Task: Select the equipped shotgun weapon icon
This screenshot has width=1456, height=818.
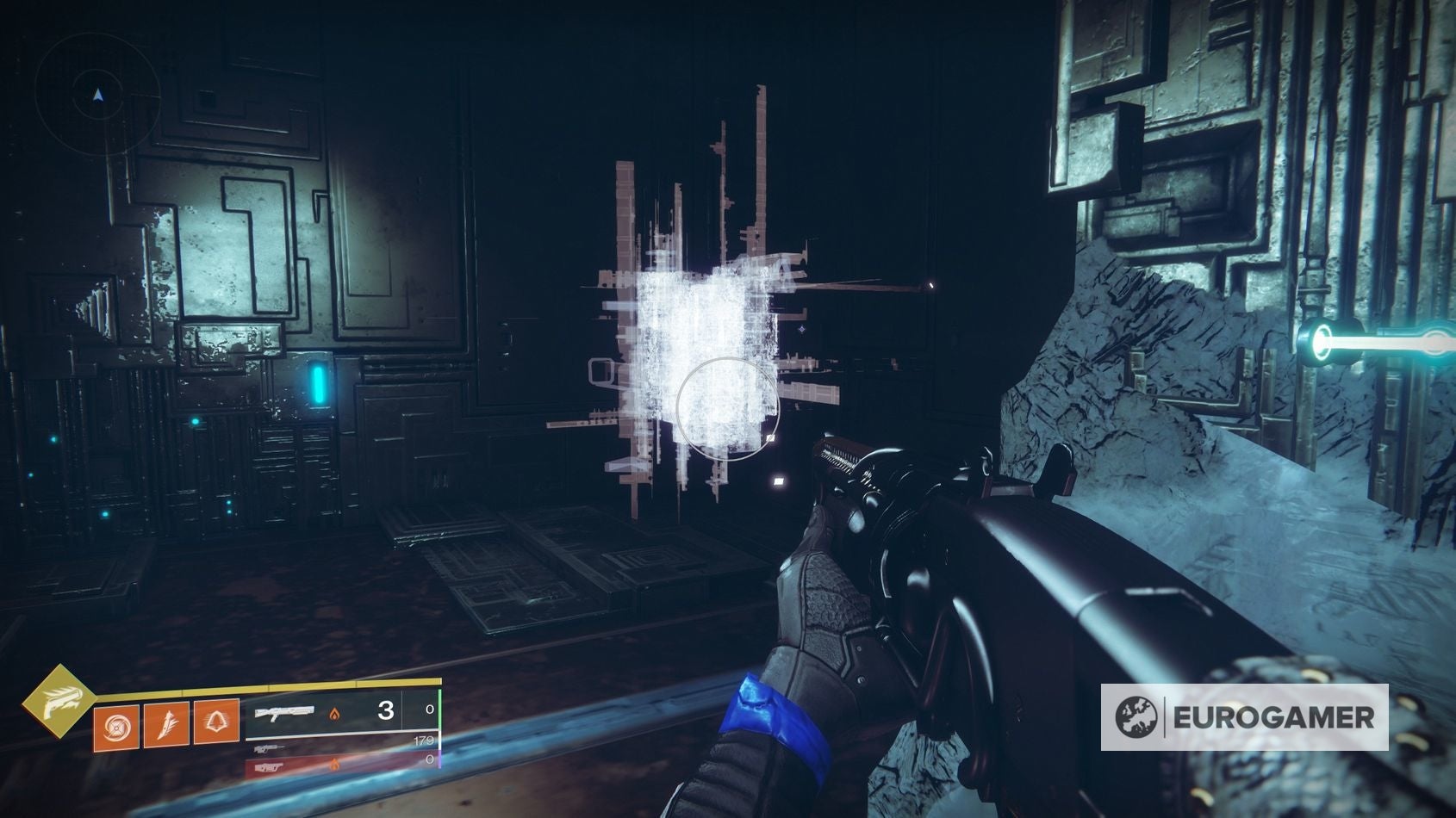Action: pos(286,713)
